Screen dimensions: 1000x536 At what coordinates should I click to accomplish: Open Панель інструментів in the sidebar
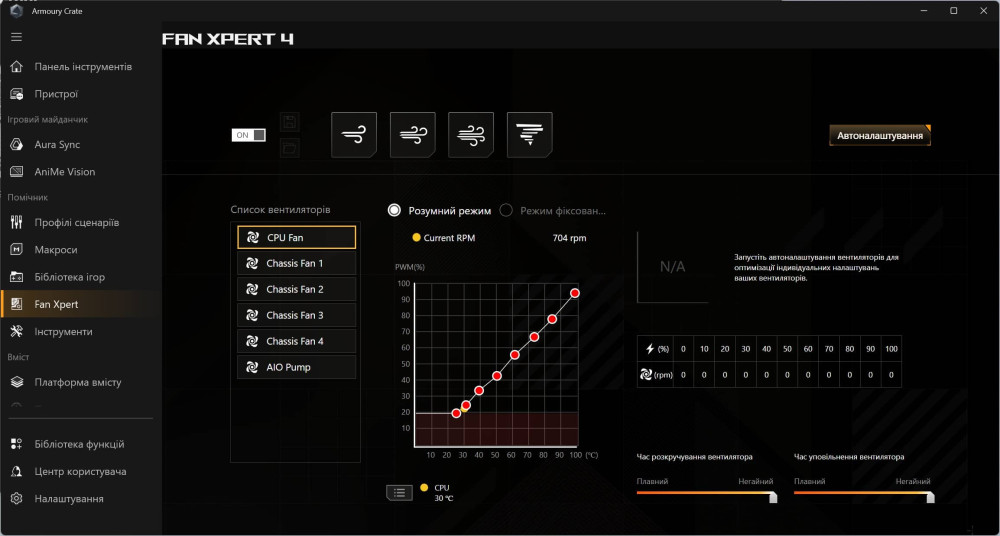point(82,67)
